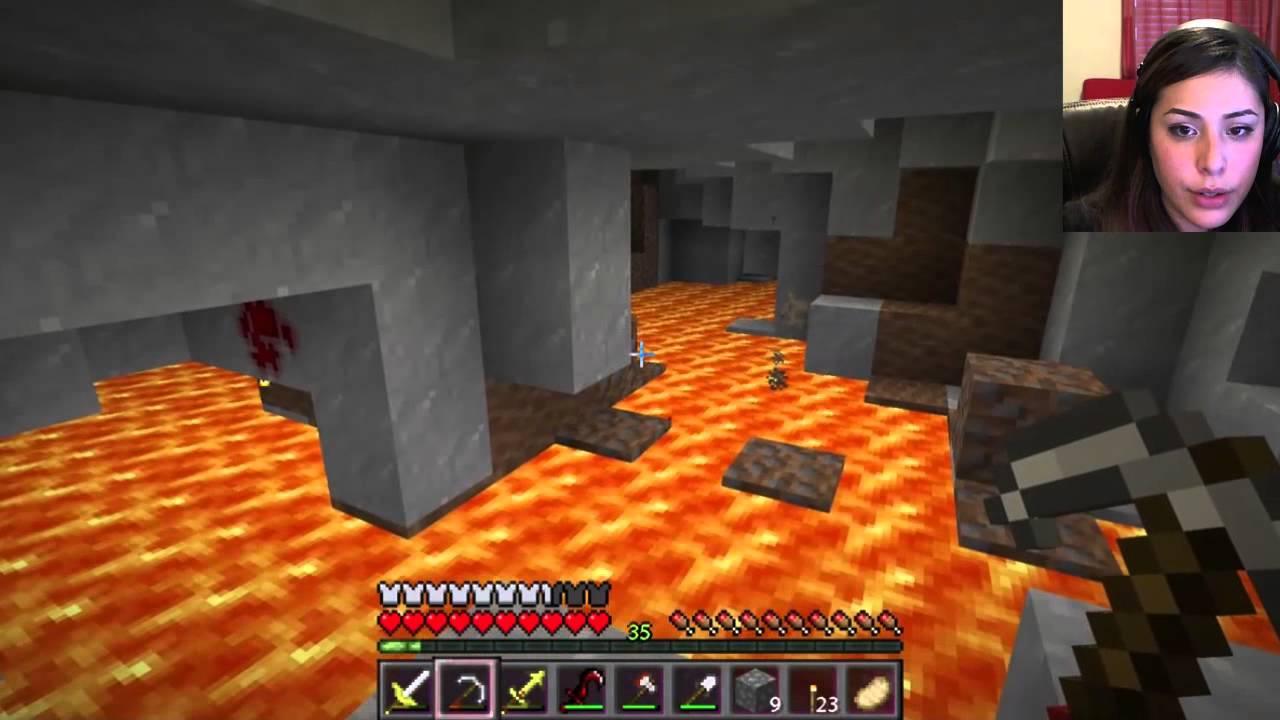Click the experience level number 35
1280x720 pixels.
coord(637,632)
